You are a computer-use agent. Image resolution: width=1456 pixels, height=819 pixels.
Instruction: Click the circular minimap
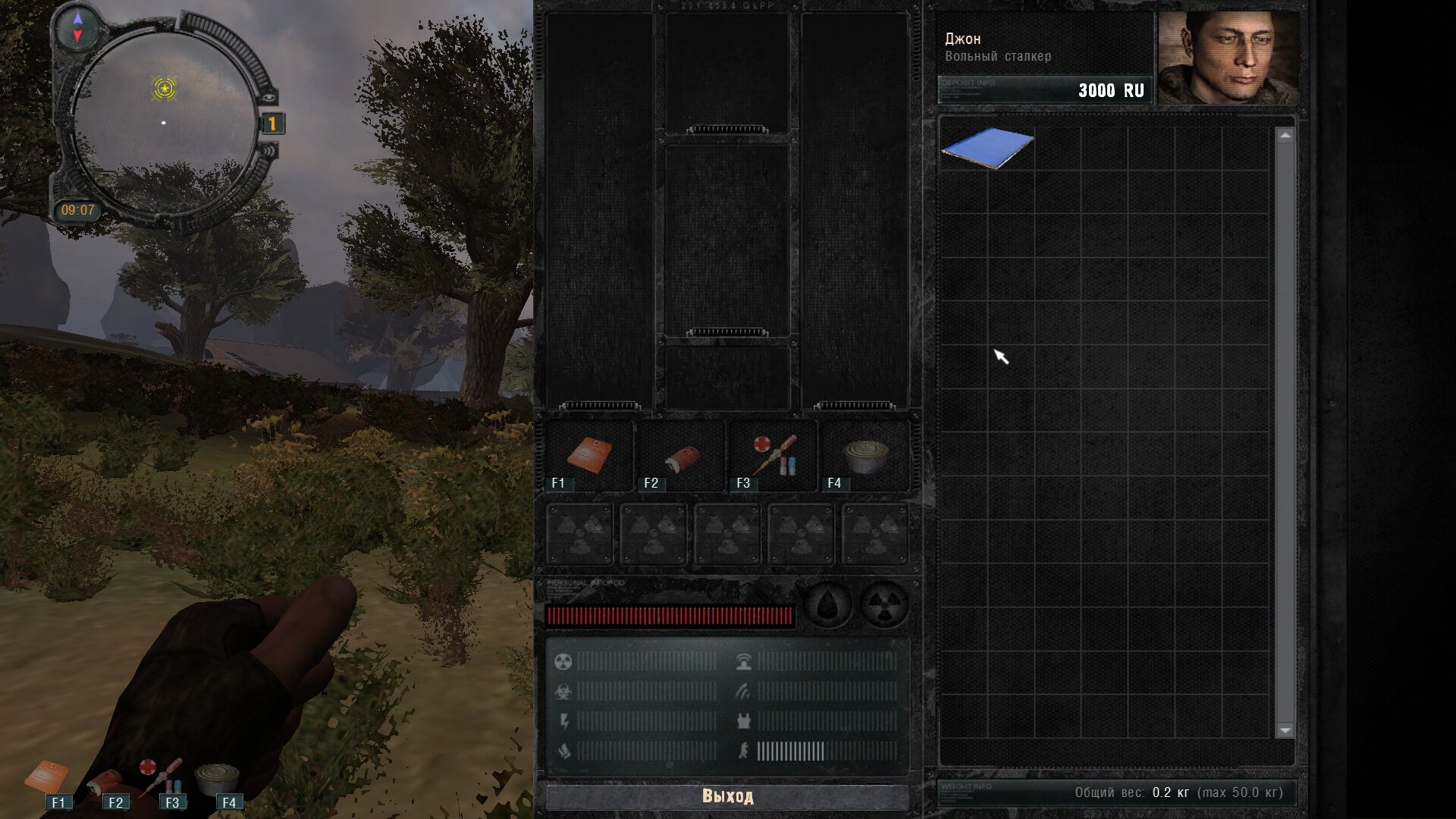164,121
